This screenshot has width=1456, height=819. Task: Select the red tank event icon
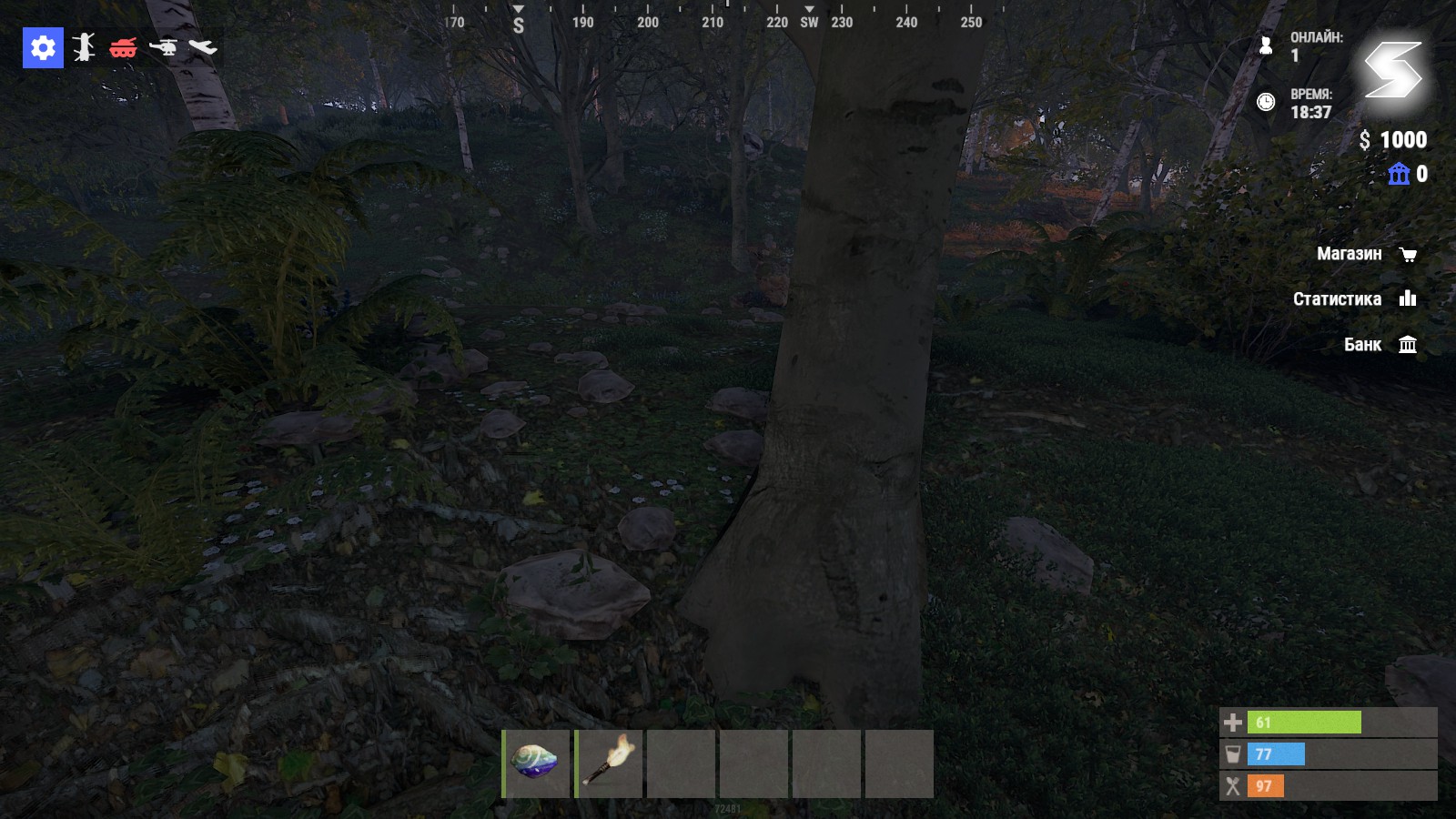(123, 47)
